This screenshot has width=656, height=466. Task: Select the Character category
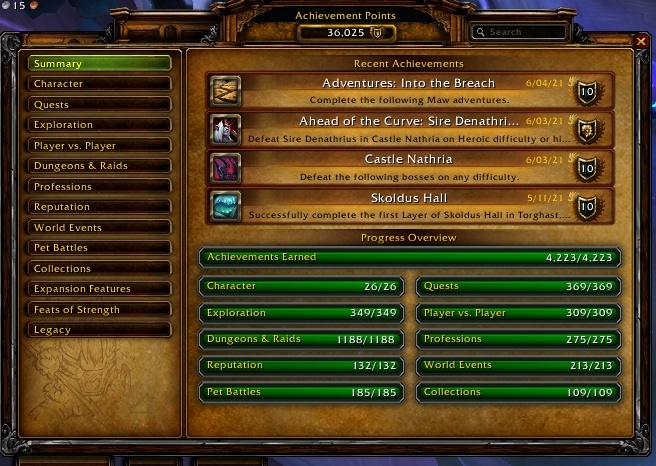(x=99, y=84)
